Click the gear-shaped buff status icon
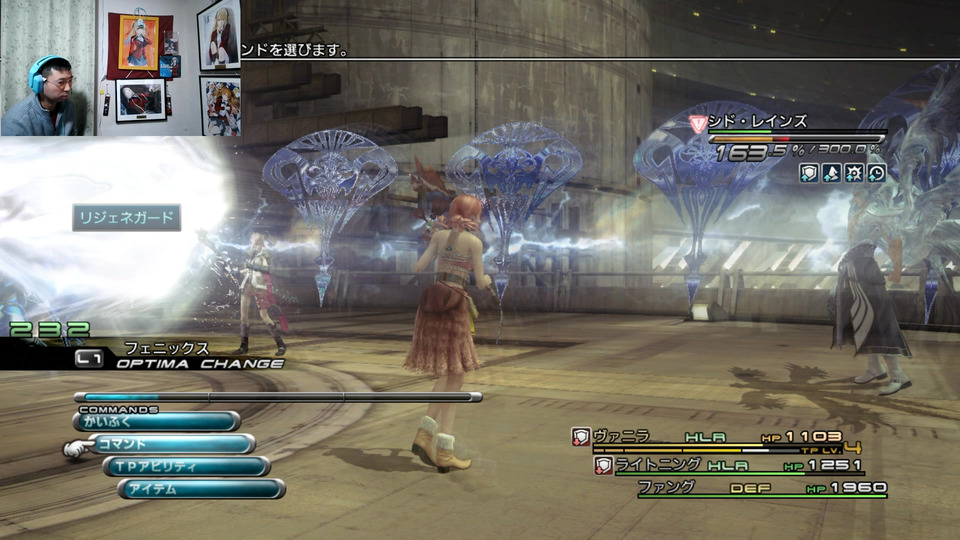960x540 pixels. (854, 173)
